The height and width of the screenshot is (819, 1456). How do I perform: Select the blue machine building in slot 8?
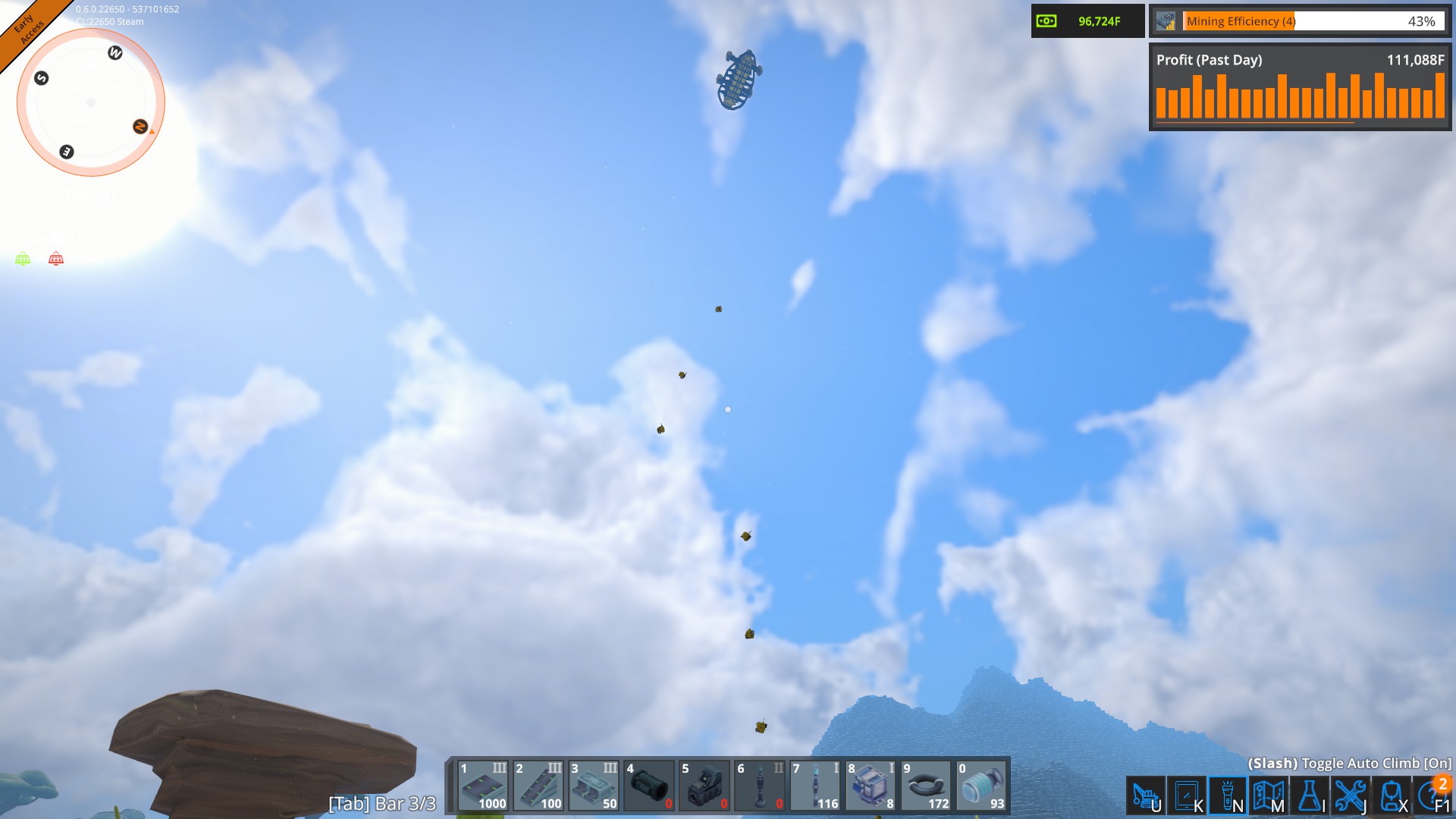point(871,786)
